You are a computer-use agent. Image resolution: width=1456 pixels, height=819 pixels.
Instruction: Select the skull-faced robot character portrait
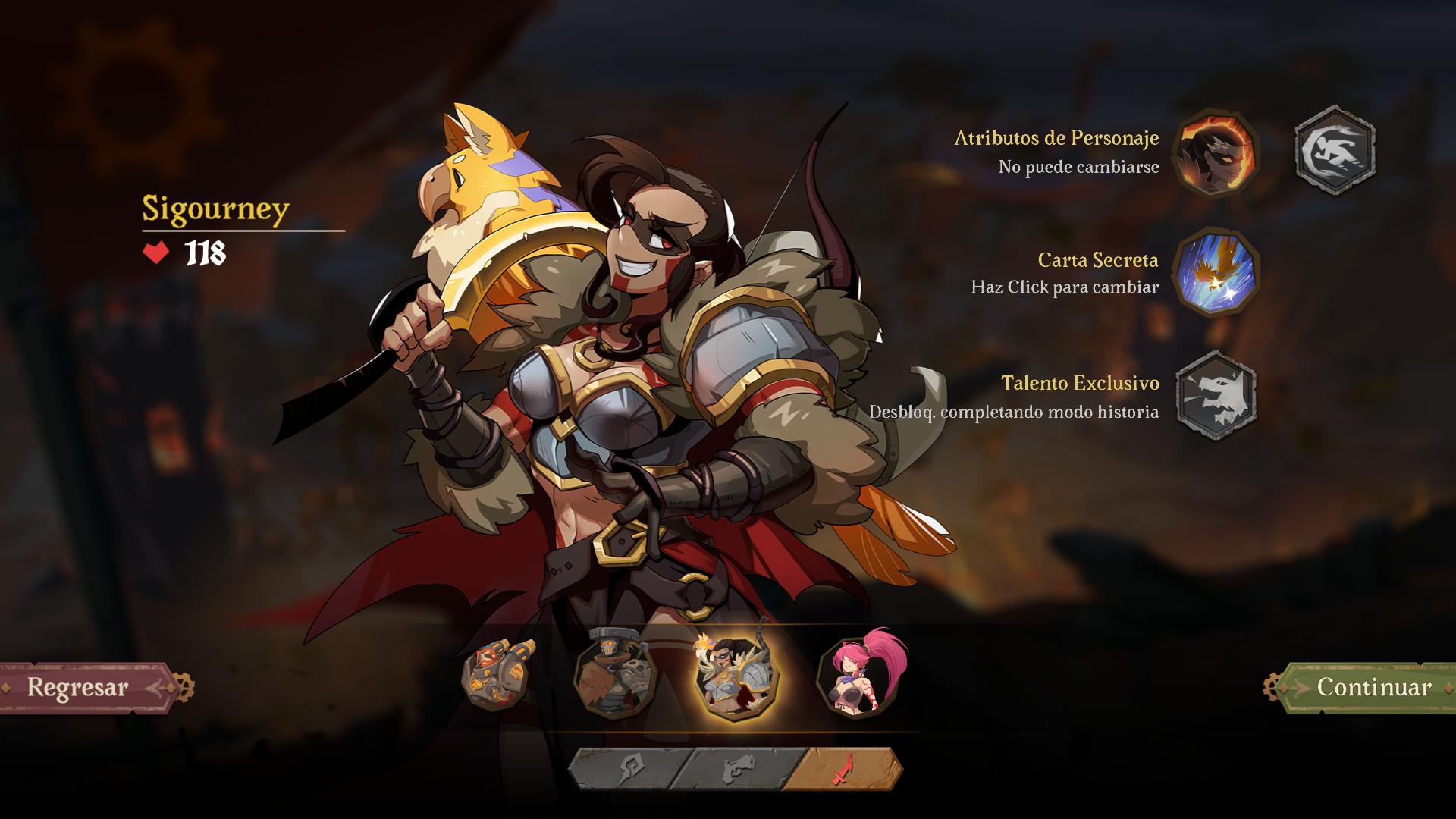pyautogui.click(x=614, y=675)
